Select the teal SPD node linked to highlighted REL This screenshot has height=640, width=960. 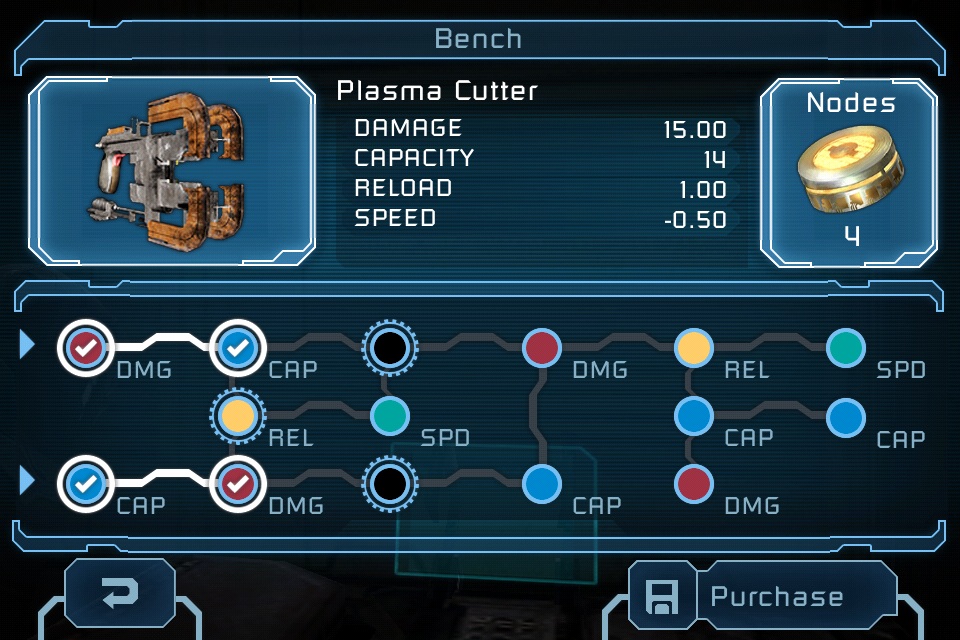pyautogui.click(x=390, y=415)
